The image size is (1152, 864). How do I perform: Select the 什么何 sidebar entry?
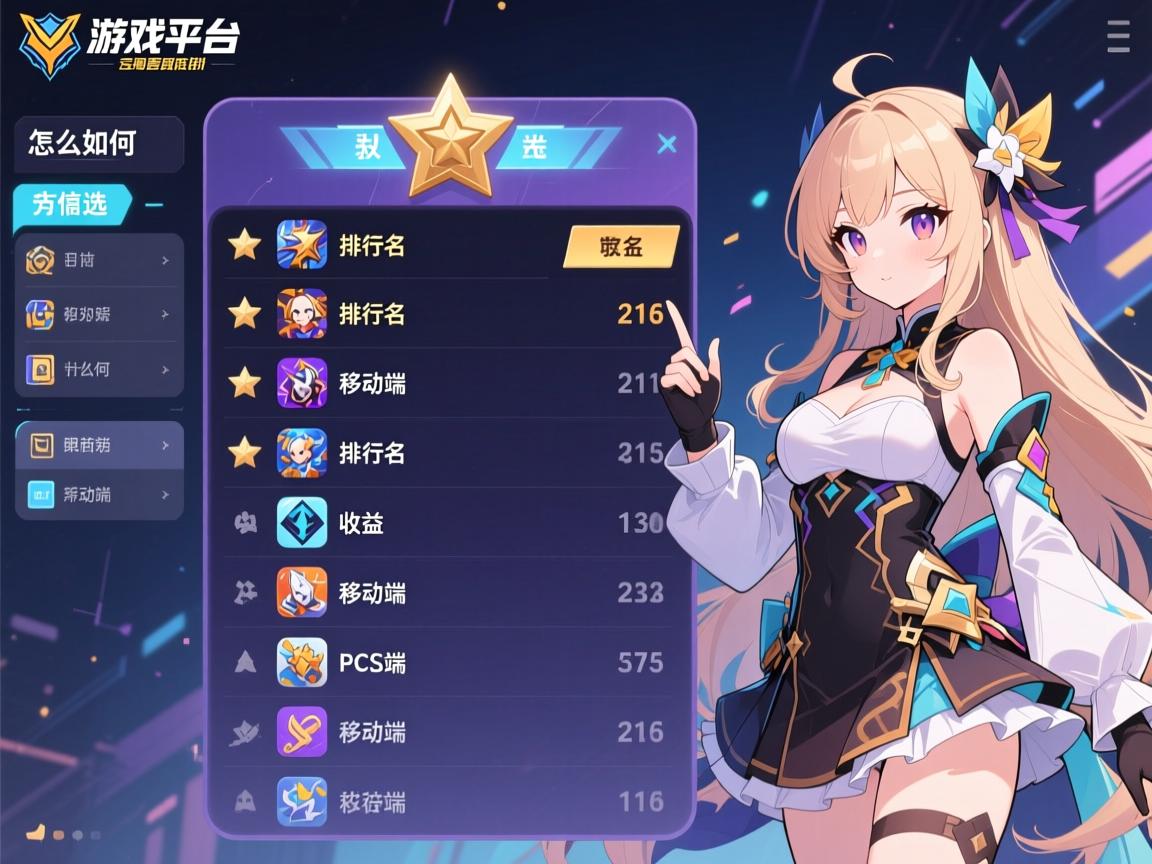tap(99, 369)
